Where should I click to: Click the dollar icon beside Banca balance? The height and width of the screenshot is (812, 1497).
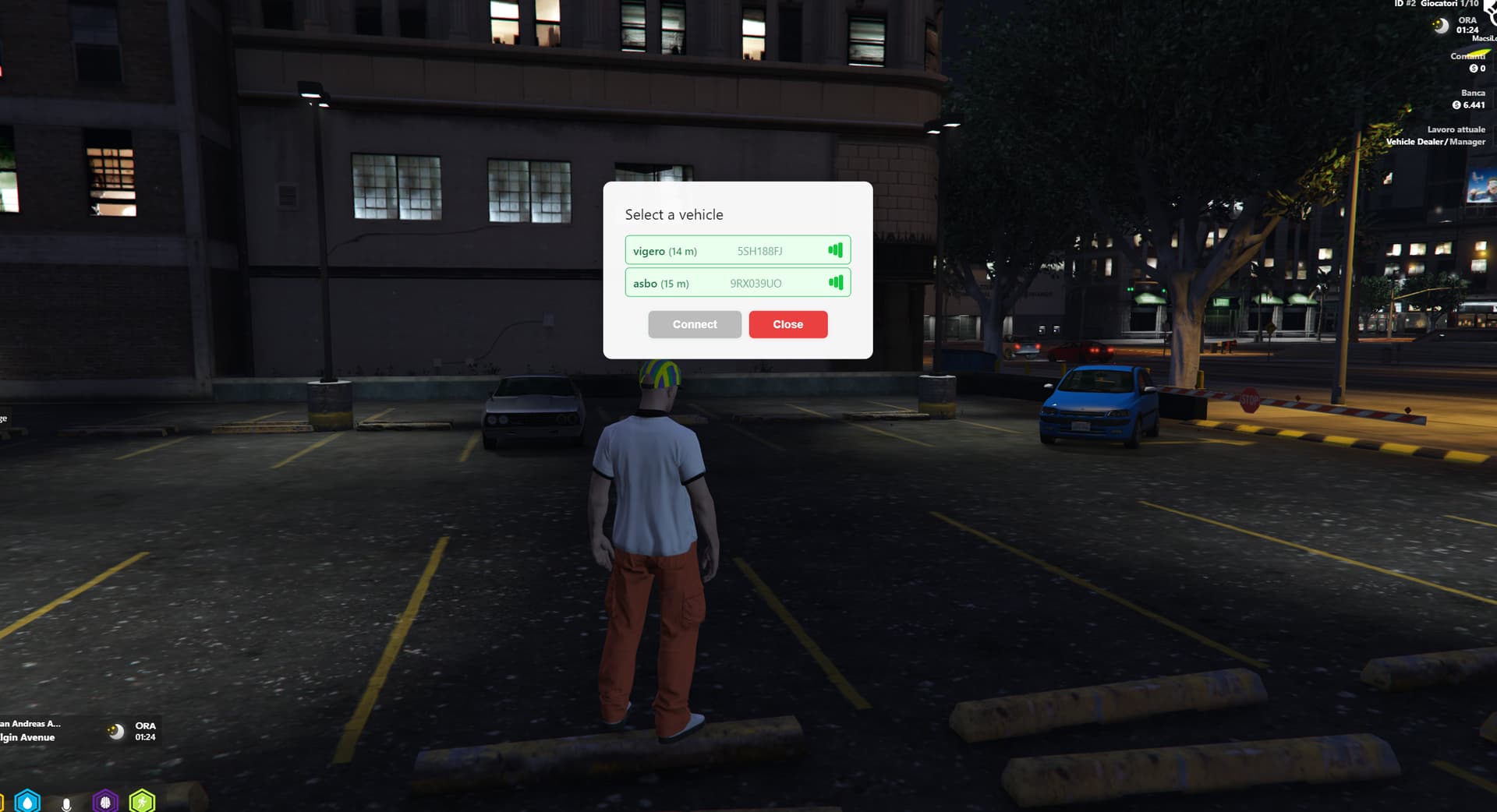pos(1456,104)
